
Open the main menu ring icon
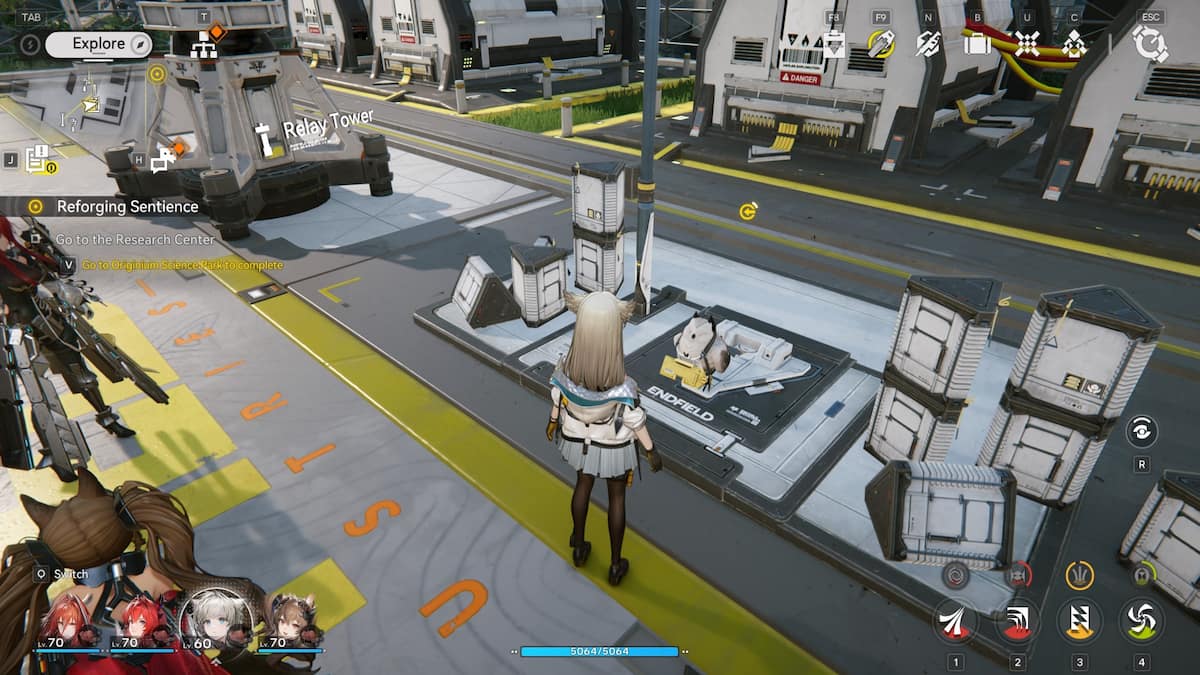click(1150, 44)
